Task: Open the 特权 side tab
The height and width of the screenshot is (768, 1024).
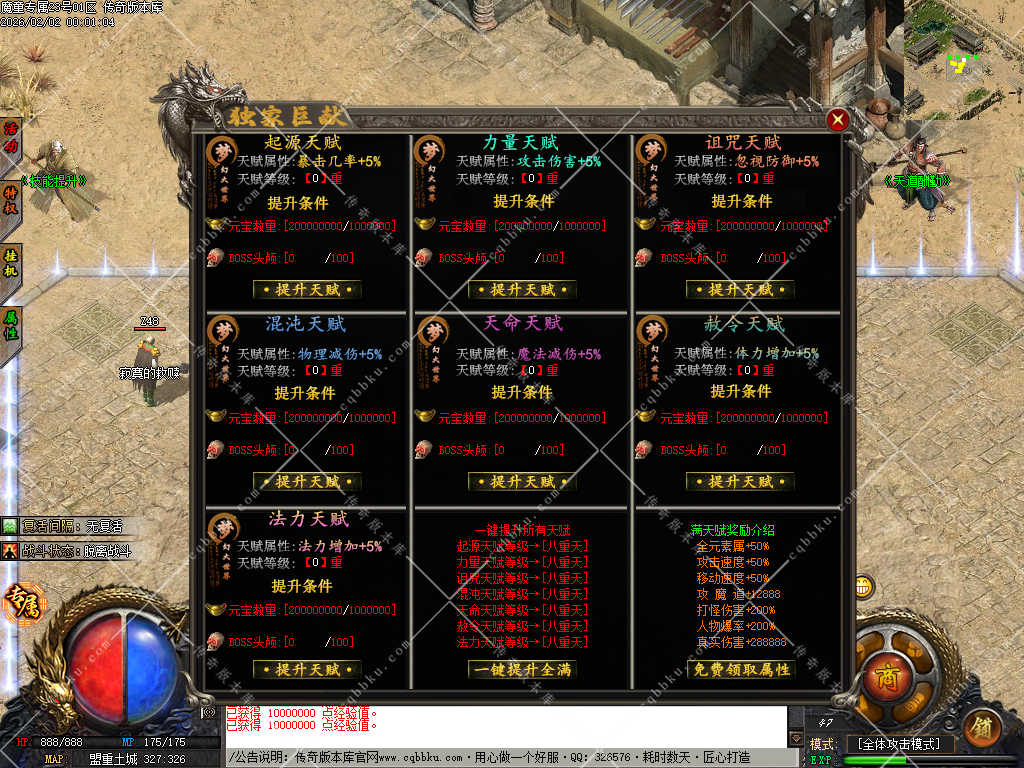Action: click(x=11, y=199)
